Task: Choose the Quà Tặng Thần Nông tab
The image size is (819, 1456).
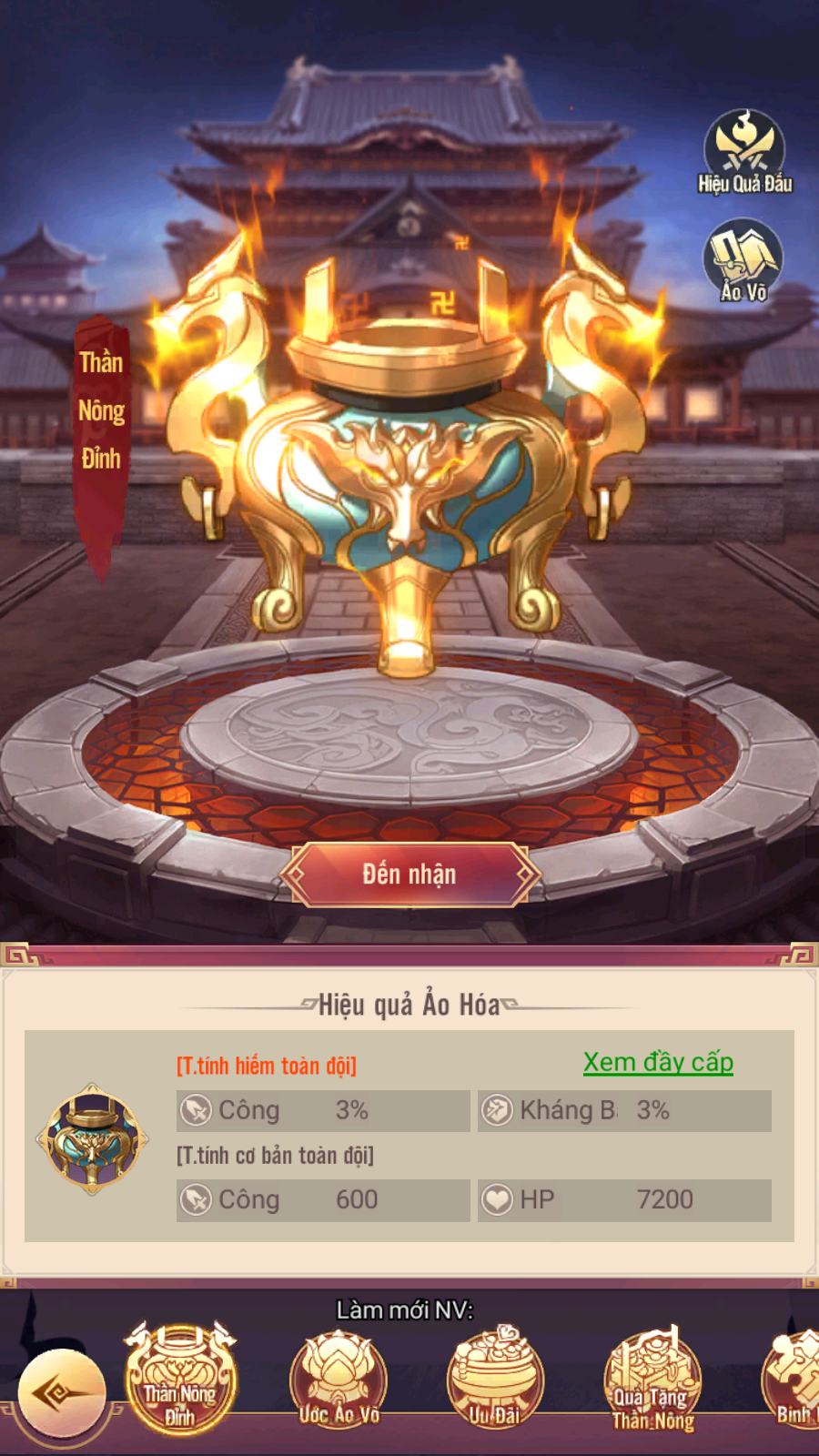Action: click(x=652, y=1380)
